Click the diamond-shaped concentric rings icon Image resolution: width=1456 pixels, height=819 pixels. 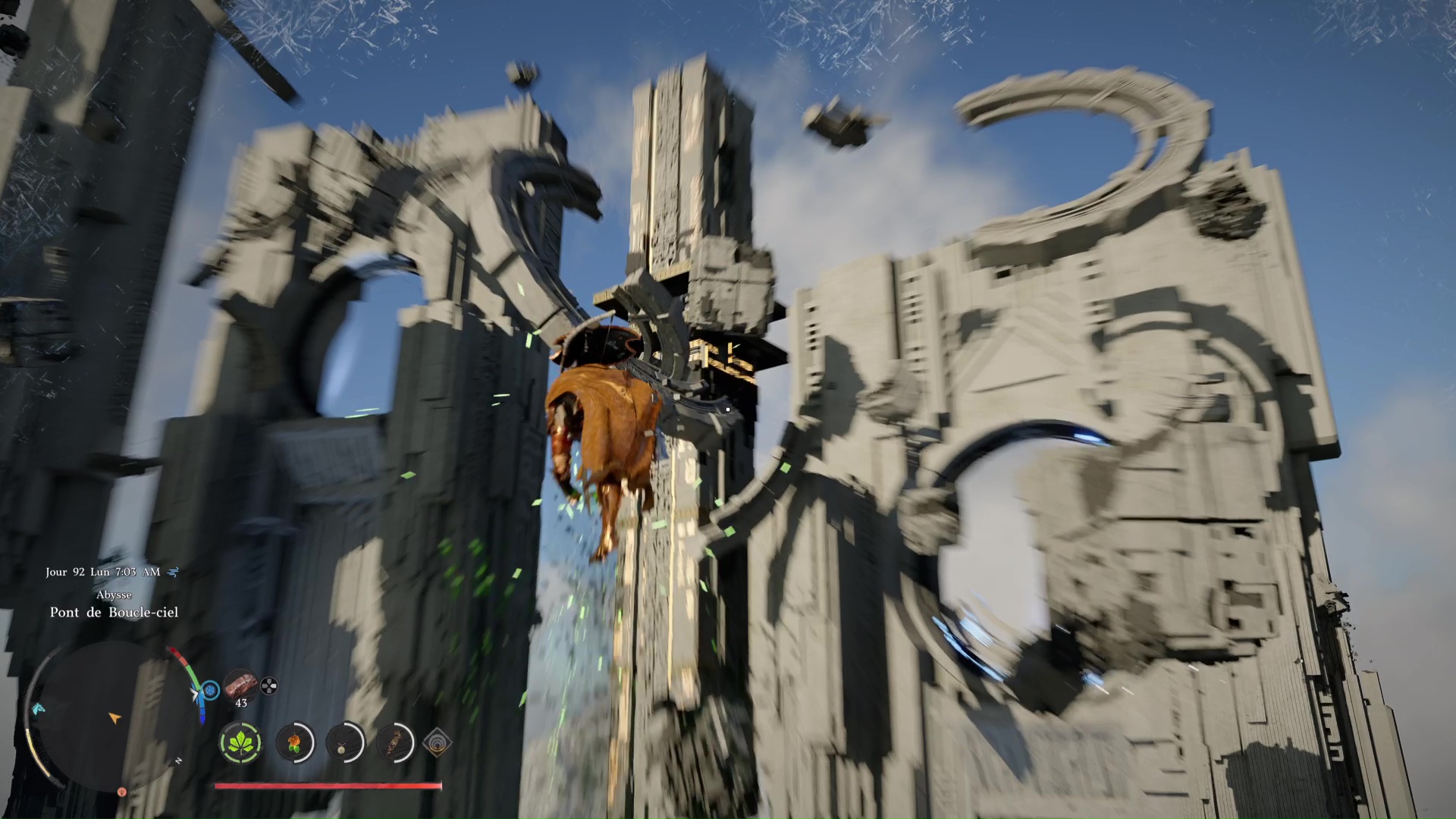[437, 742]
